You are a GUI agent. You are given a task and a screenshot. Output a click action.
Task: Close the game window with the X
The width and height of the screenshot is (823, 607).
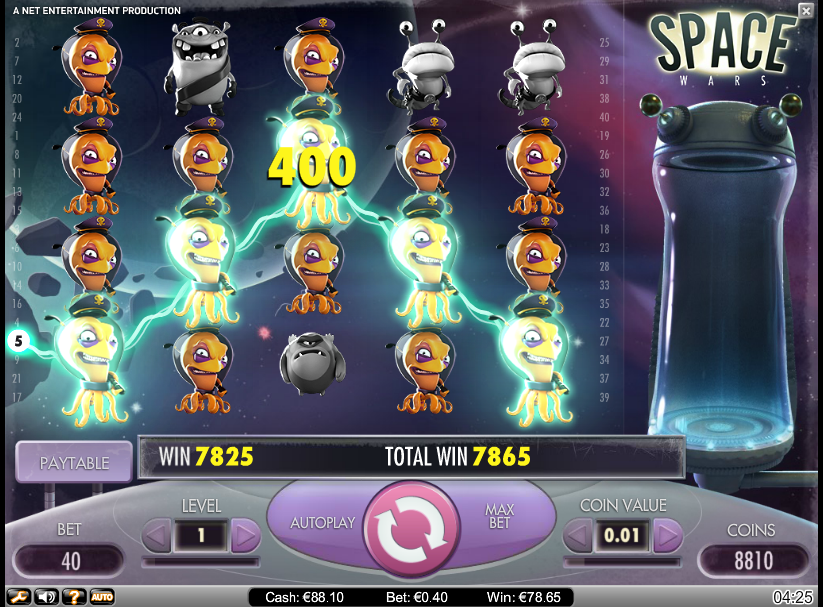[x=806, y=11]
